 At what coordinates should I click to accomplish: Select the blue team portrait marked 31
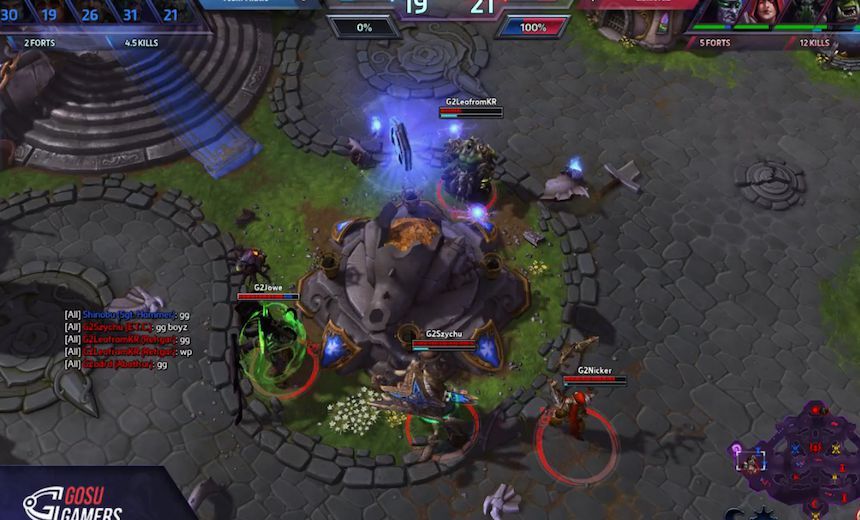(131, 14)
